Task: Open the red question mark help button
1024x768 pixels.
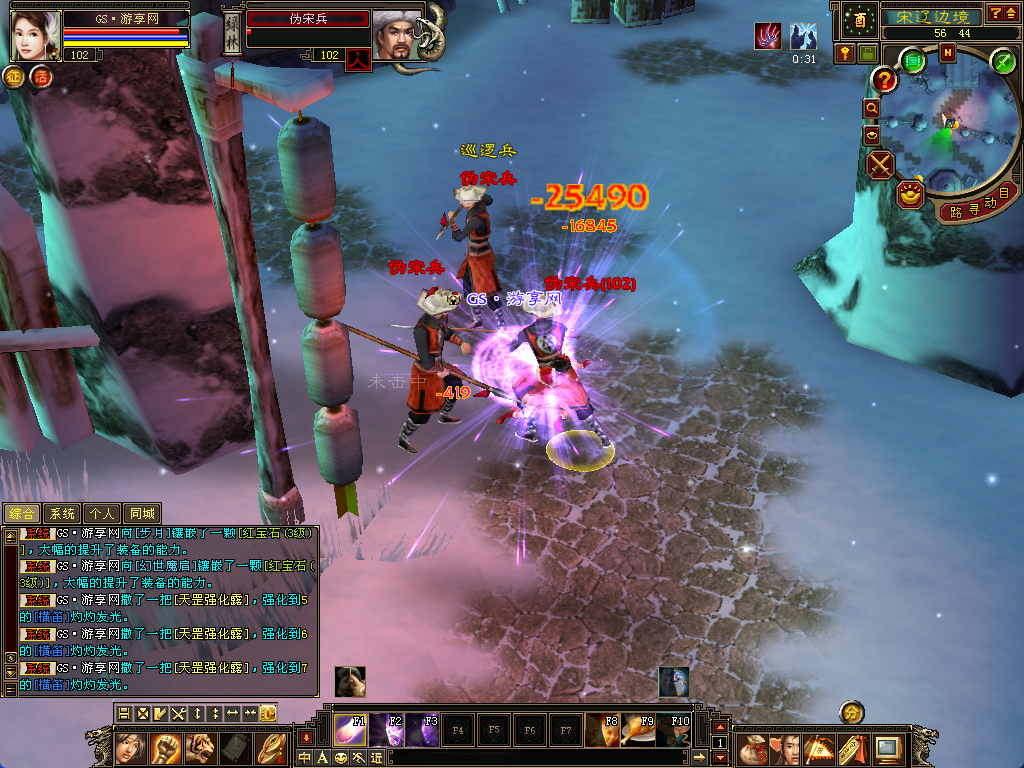Action: pyautogui.click(x=884, y=79)
